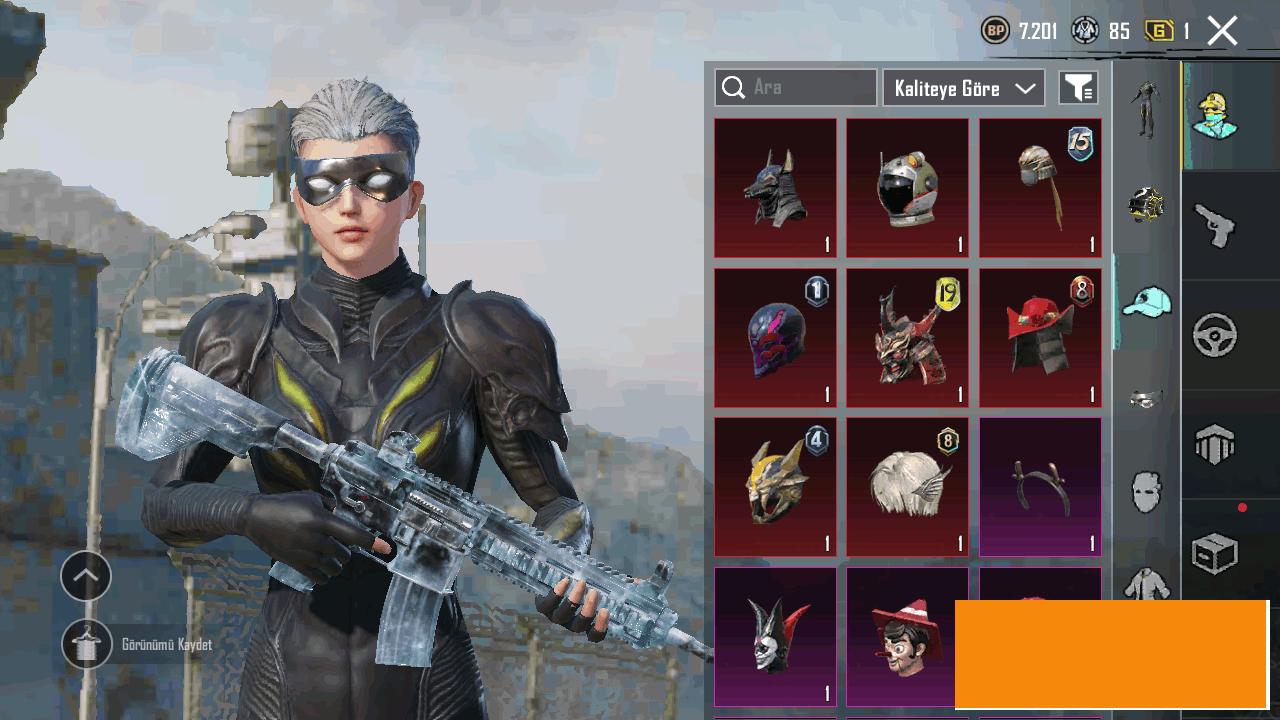Select the purple and pink mask helmet
Viewport: 1280px width, 720px height.
pos(775,338)
